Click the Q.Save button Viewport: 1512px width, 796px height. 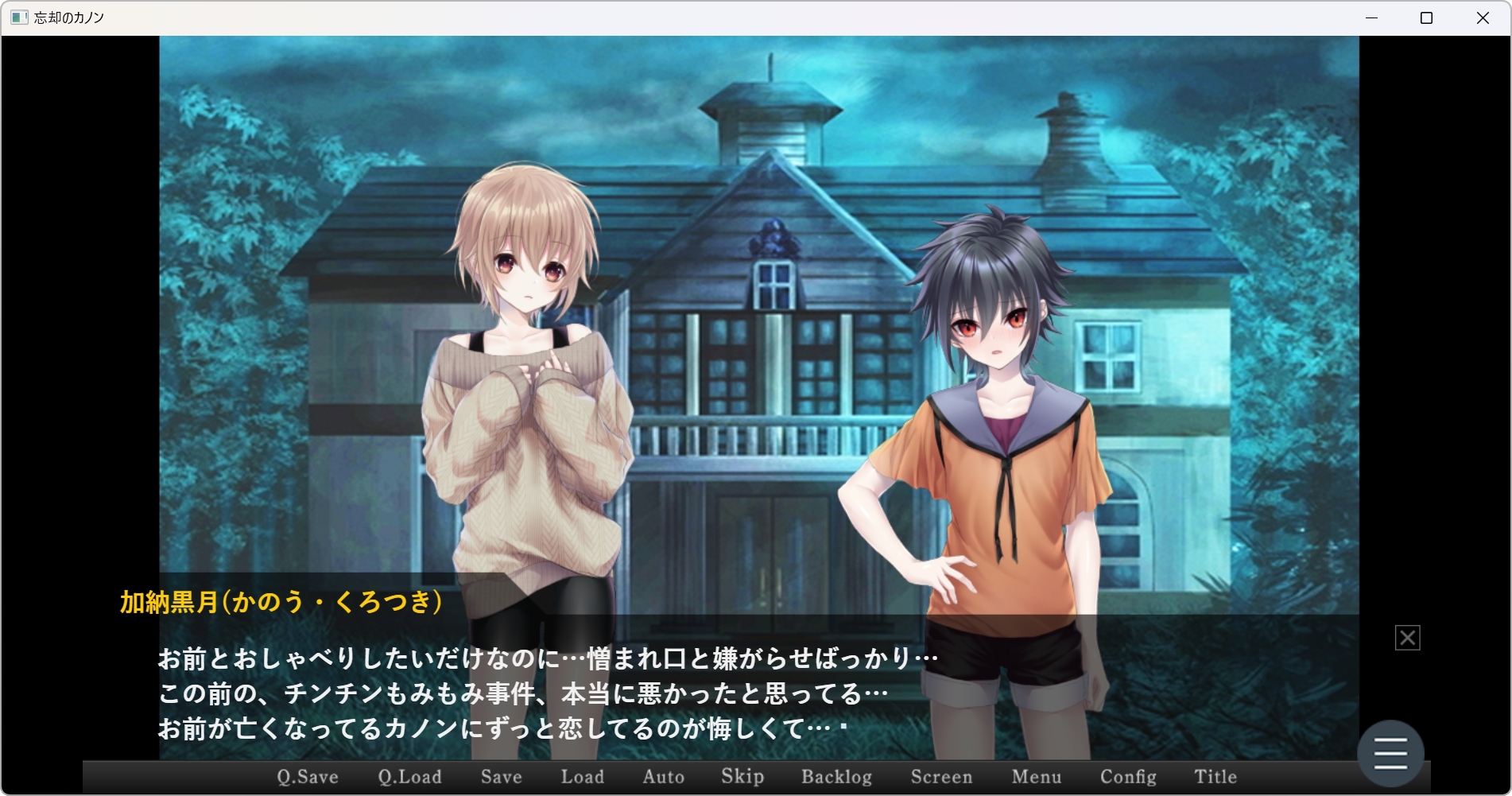[308, 777]
